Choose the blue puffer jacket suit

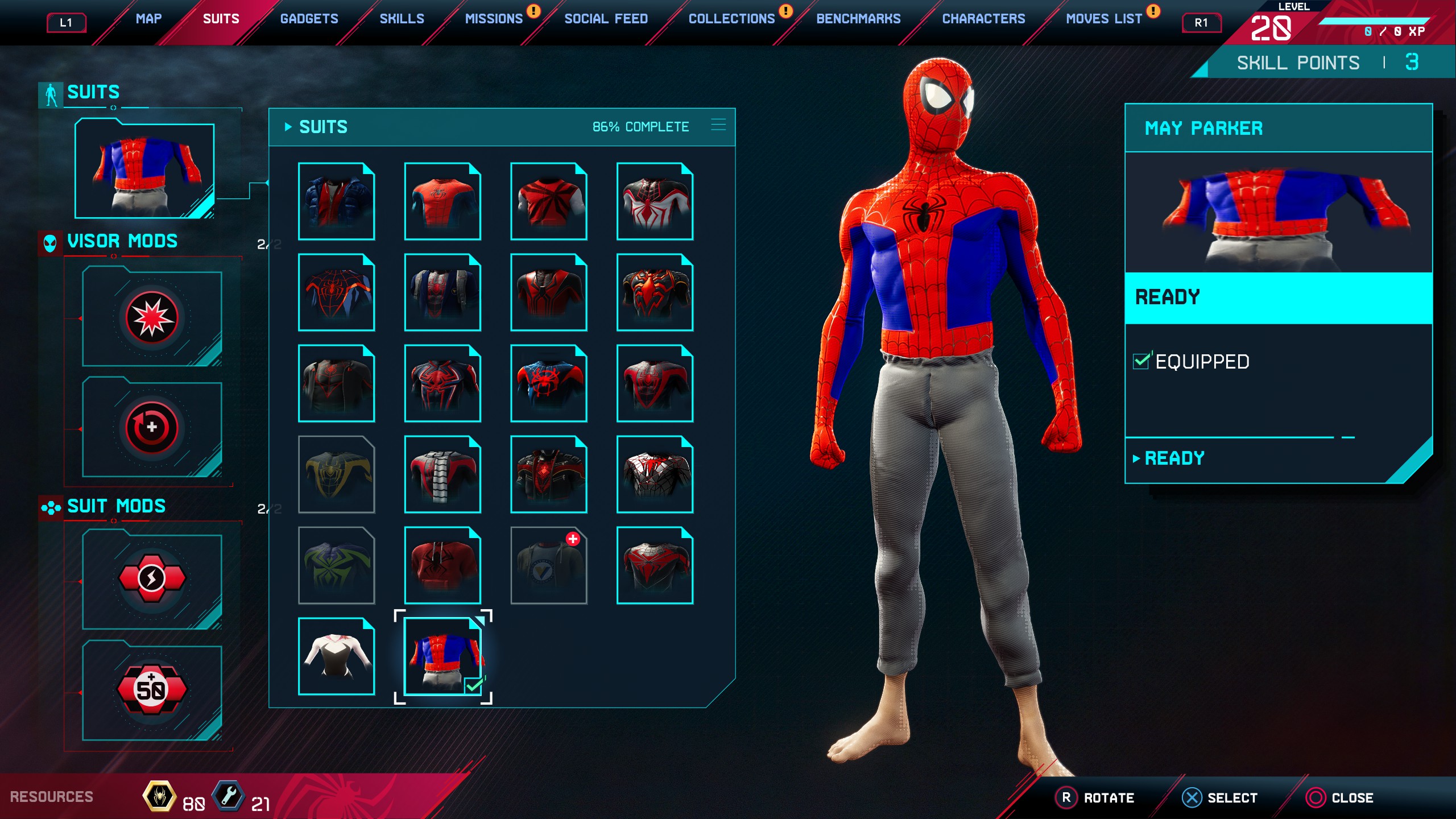(x=336, y=201)
